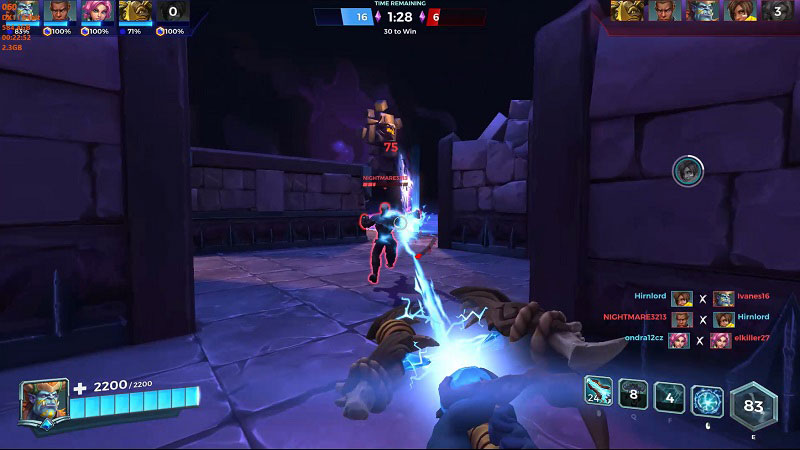Click the greyed-out enemy portrait showing 3
The image size is (800, 450).
click(x=777, y=12)
